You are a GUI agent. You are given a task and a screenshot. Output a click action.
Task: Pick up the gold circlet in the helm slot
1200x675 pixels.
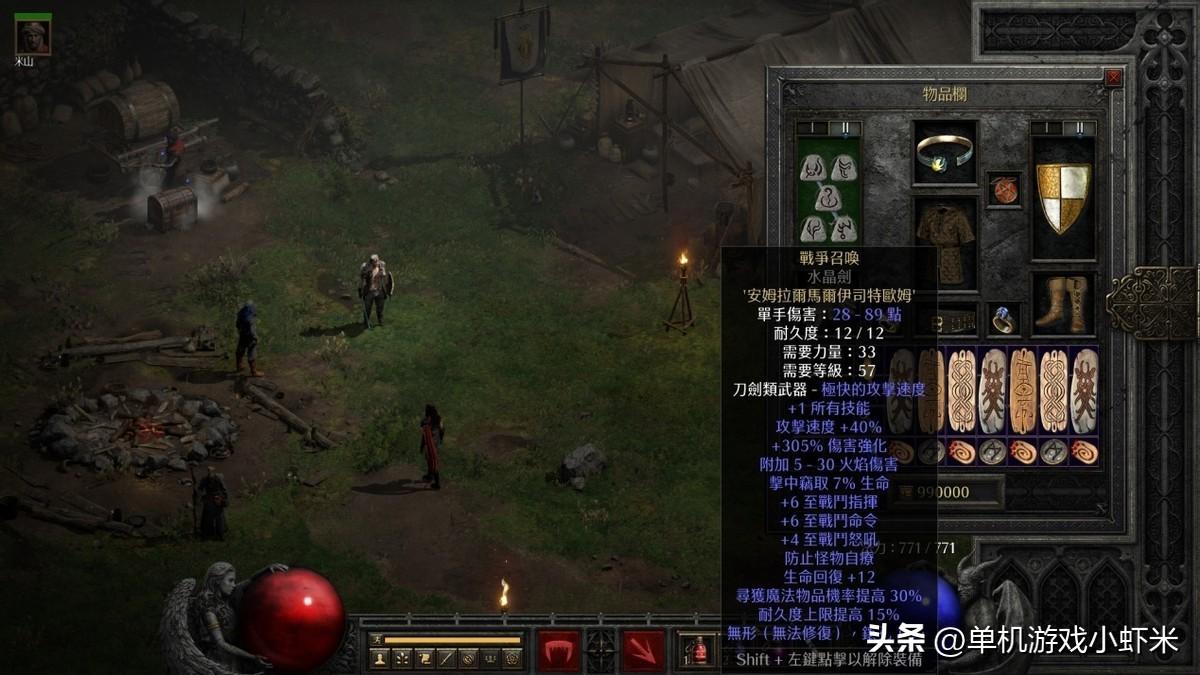tap(945, 153)
